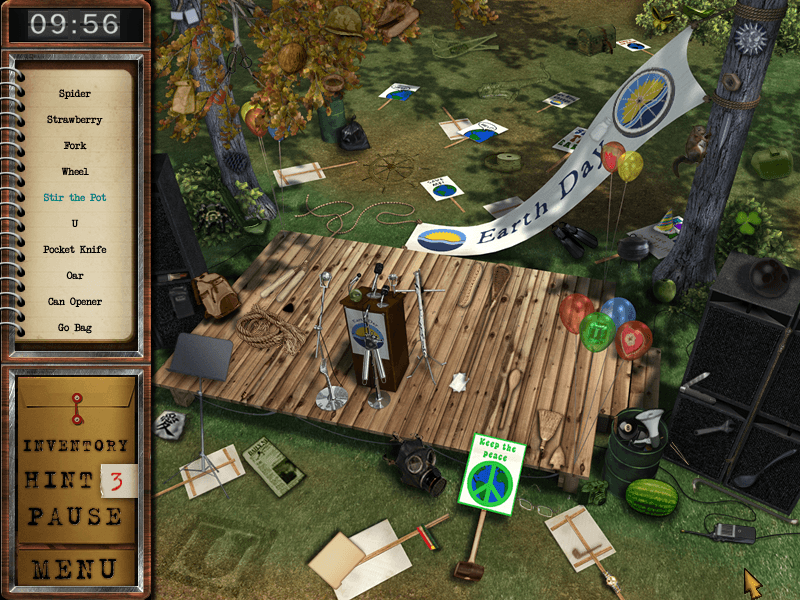Screen dimensions: 800x600
Task: Select the 'U' list entry
Action: coord(75,224)
